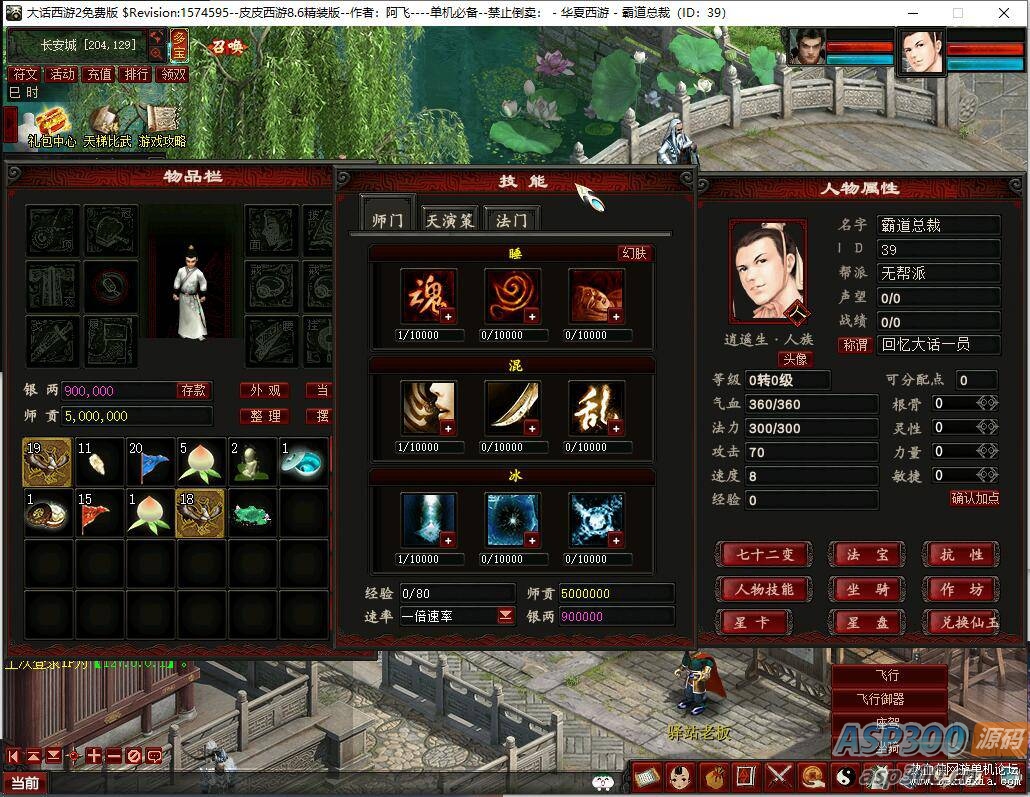Sort inventory with the 整理 button
Viewport: 1030px width, 797px height.
265,416
